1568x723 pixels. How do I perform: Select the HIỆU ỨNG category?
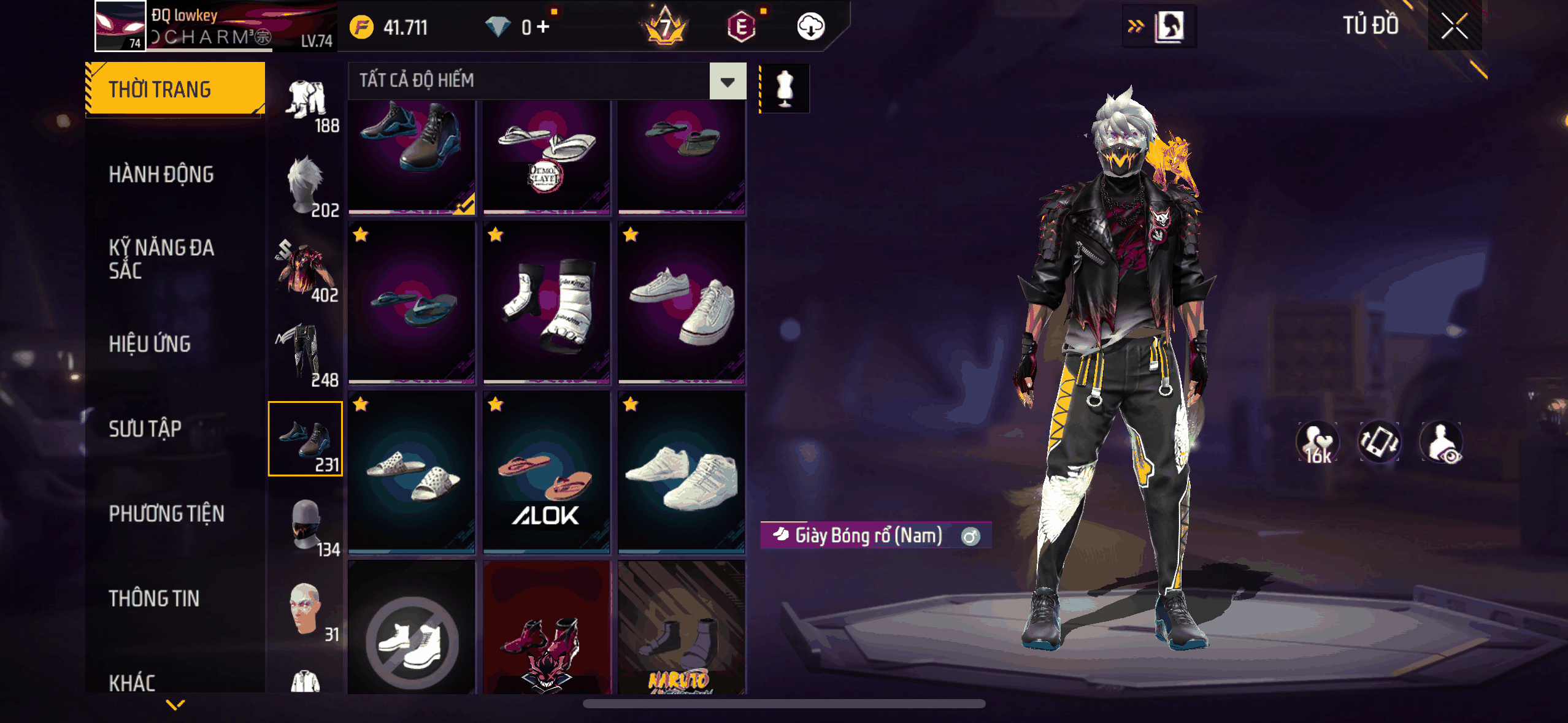[x=150, y=344]
